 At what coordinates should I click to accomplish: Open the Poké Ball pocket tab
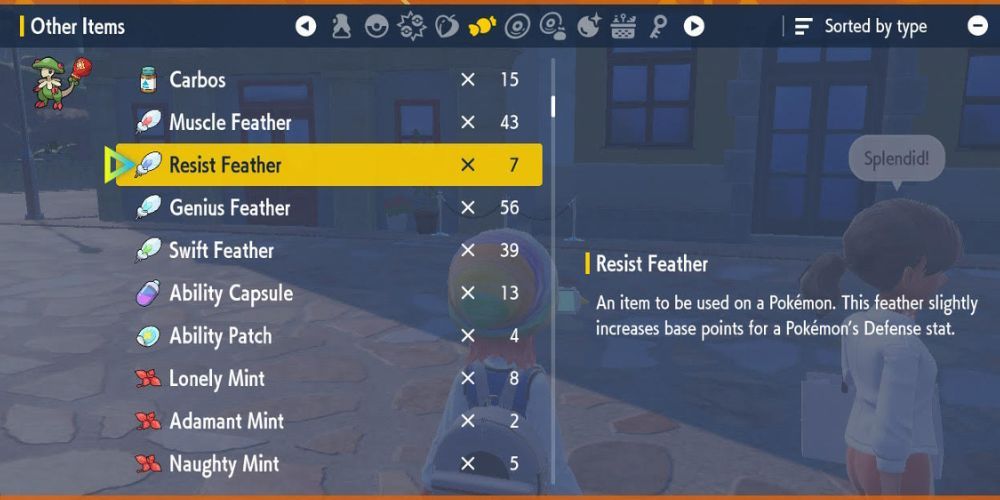click(376, 26)
